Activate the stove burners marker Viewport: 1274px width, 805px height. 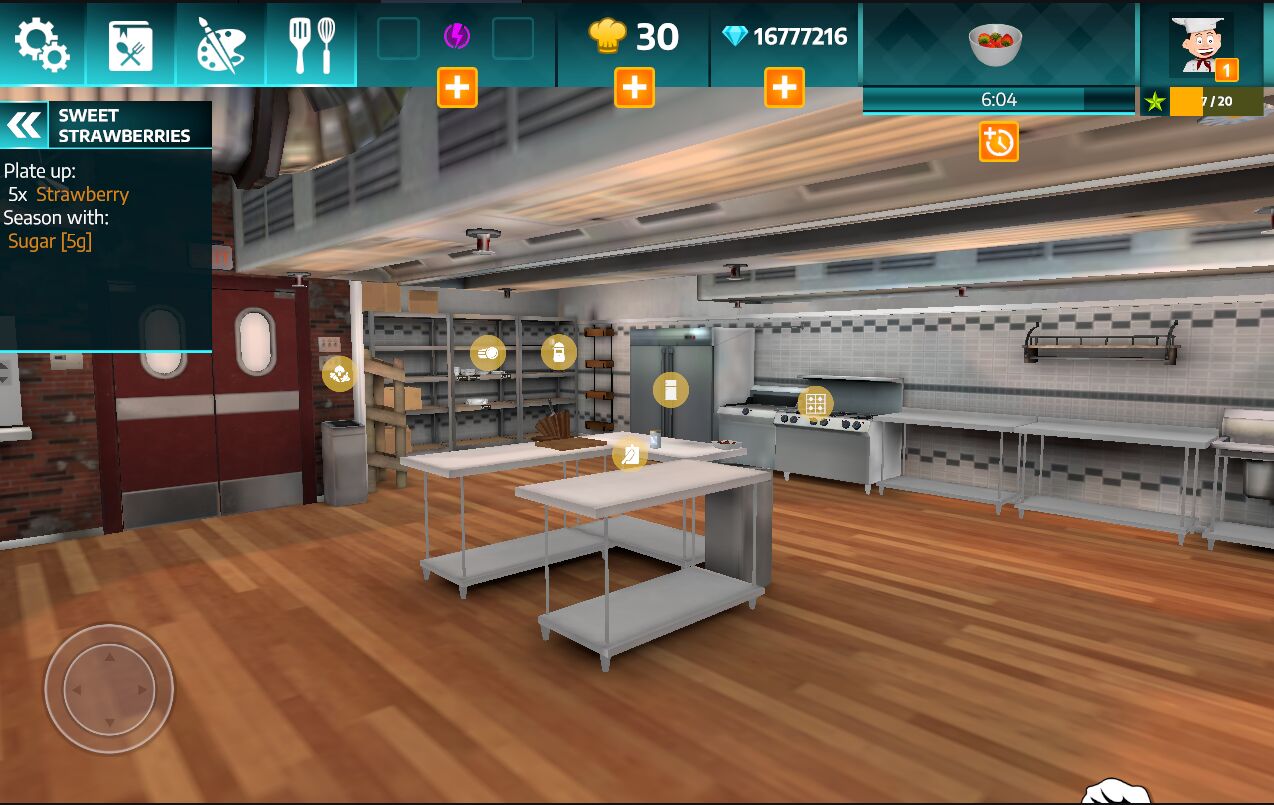[x=815, y=404]
